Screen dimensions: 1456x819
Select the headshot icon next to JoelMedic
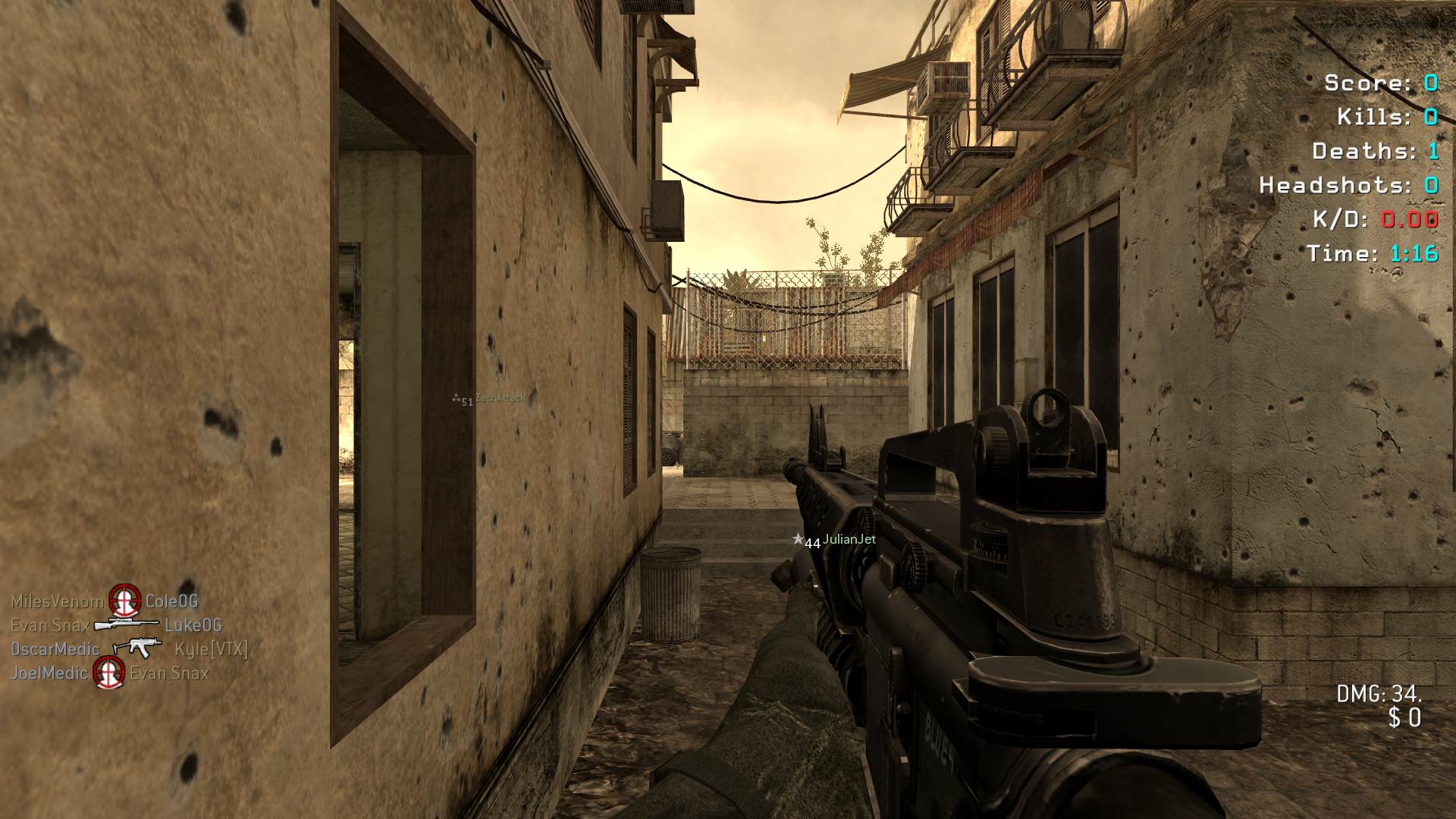point(108,673)
